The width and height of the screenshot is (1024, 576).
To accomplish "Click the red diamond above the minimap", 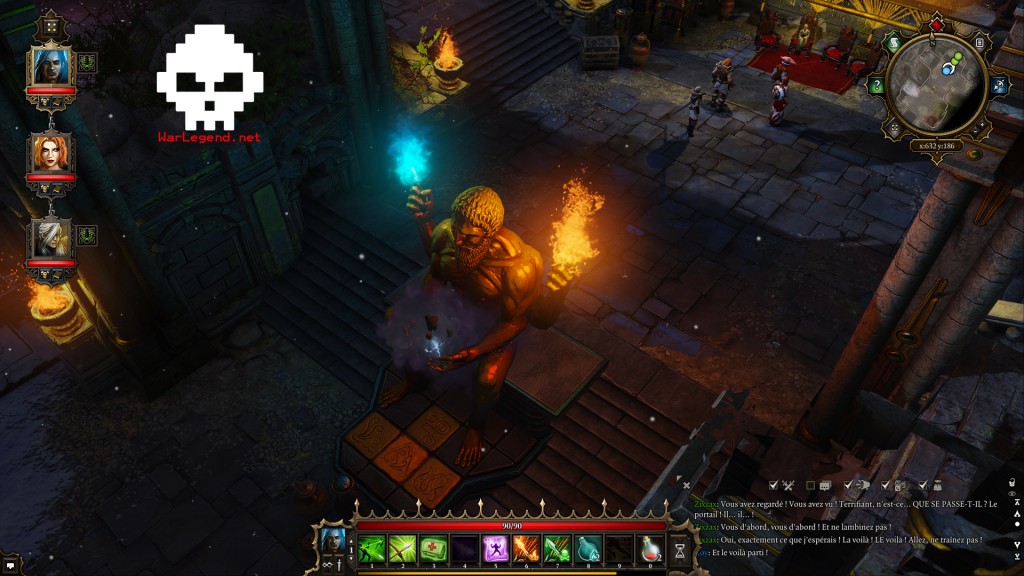I will pyautogui.click(x=937, y=24).
